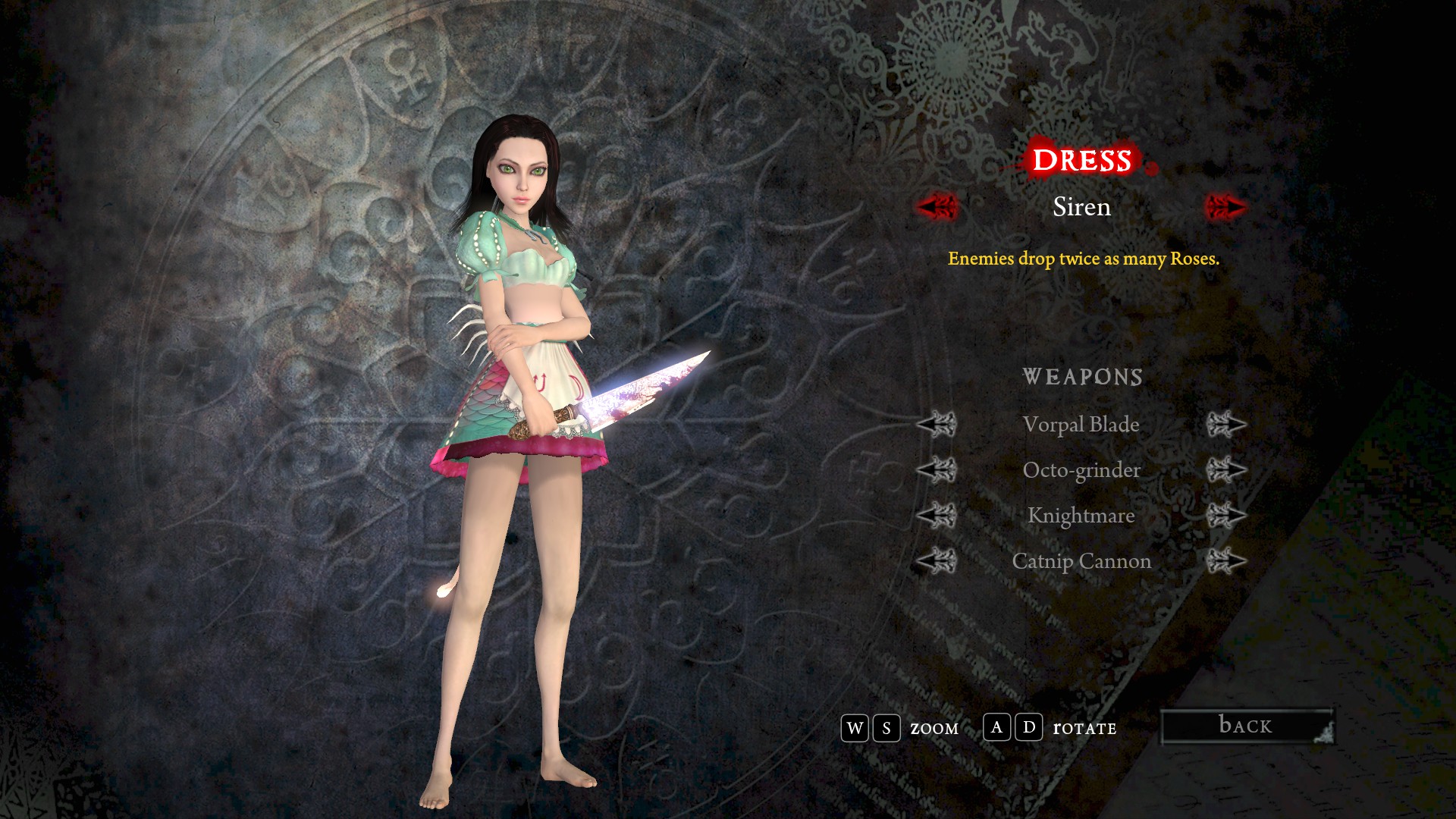The height and width of the screenshot is (819, 1456).
Task: Cycle Octo-grinder skin forward
Action: [1225, 470]
